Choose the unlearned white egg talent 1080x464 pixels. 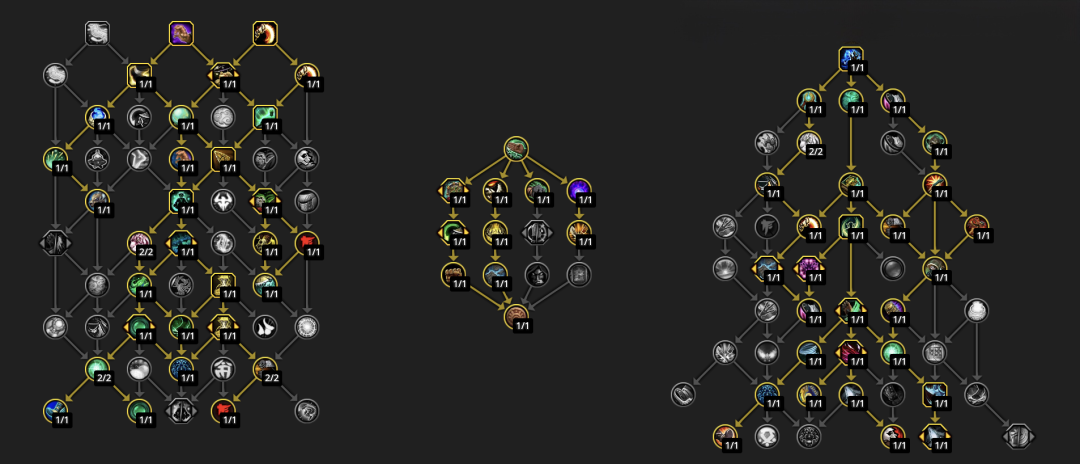(977, 311)
